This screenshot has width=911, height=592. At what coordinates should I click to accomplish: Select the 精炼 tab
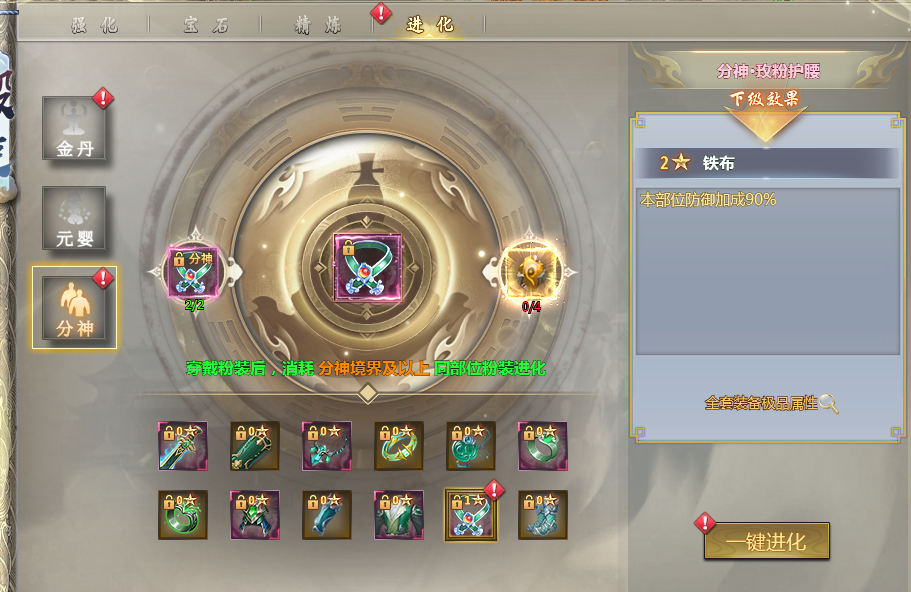[x=318, y=25]
